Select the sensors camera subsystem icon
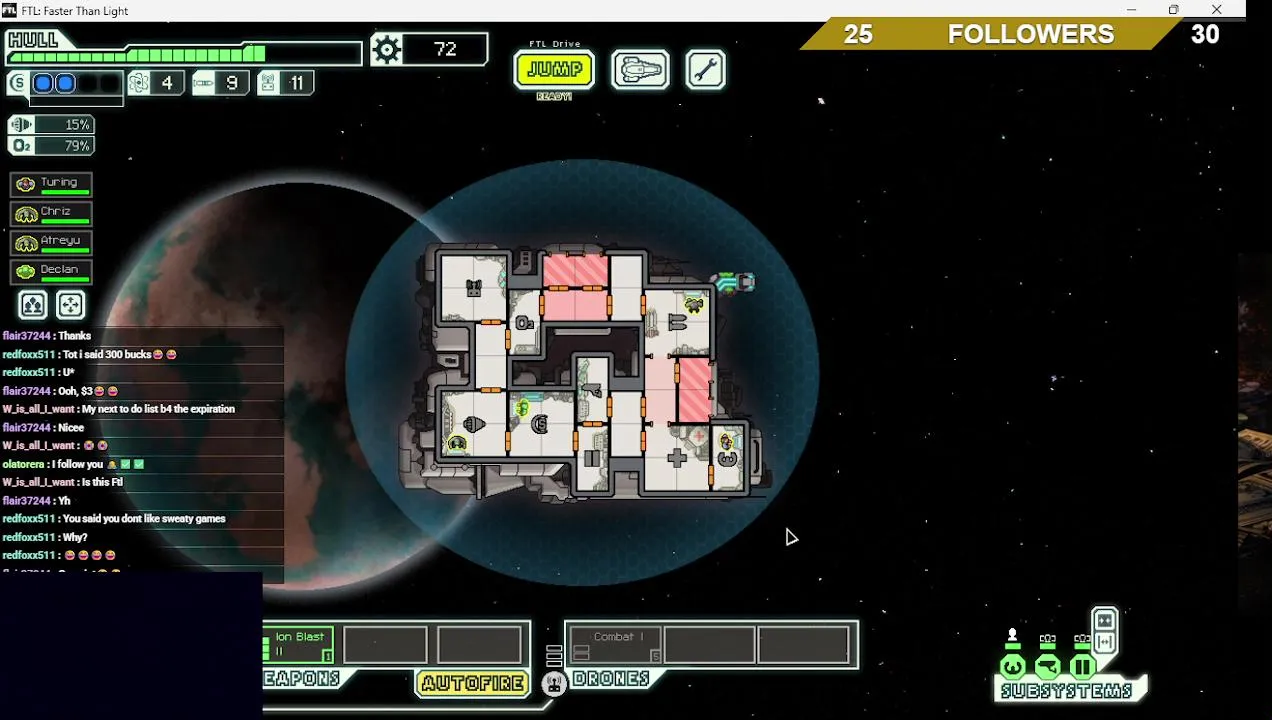The height and width of the screenshot is (720, 1272). pos(1047,665)
